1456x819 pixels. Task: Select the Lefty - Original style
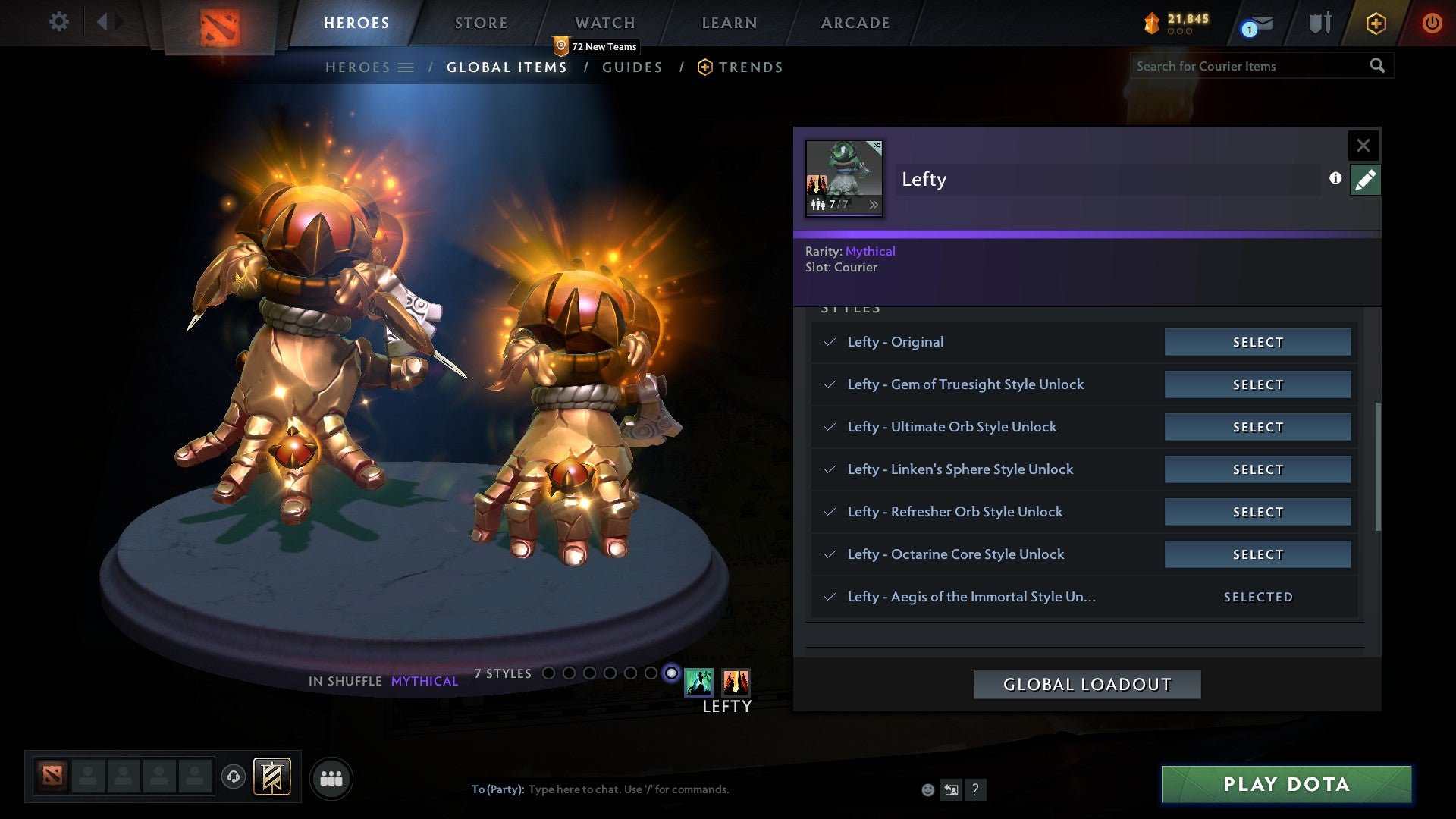coord(1257,342)
